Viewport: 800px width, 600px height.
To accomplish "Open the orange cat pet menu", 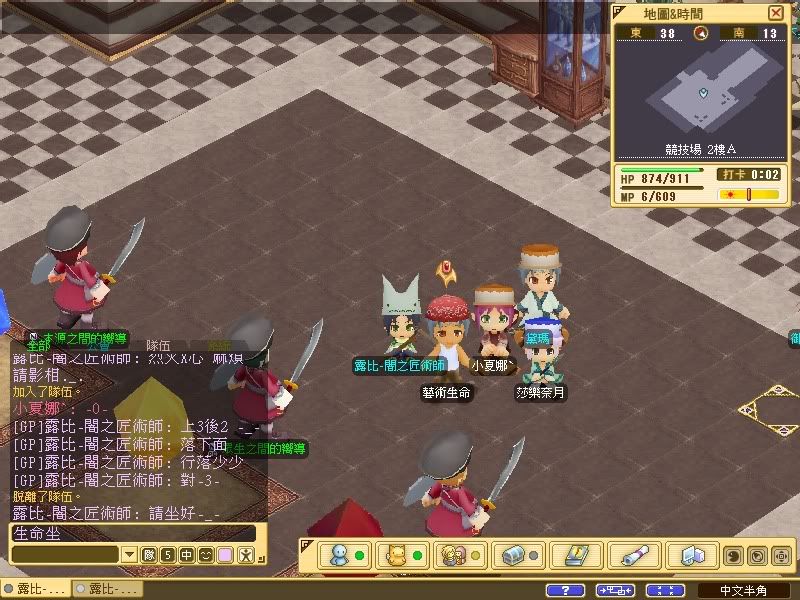I will click(395, 555).
